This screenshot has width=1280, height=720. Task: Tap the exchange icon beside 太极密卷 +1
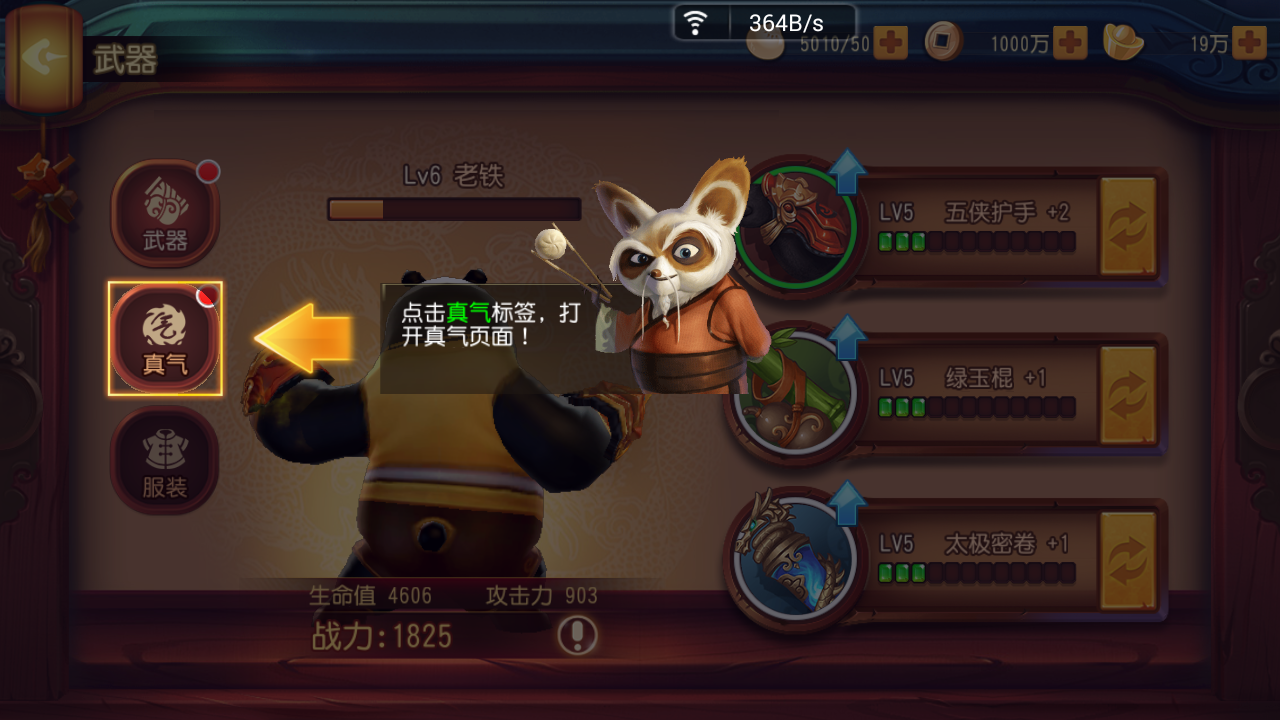(1128, 557)
